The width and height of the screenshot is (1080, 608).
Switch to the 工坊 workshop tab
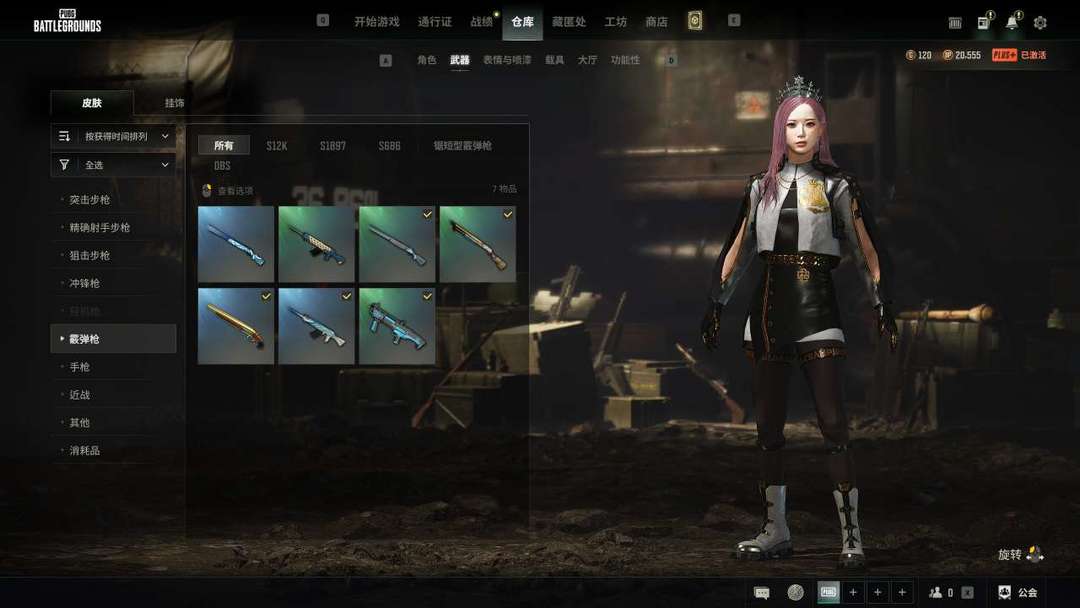tap(616, 22)
